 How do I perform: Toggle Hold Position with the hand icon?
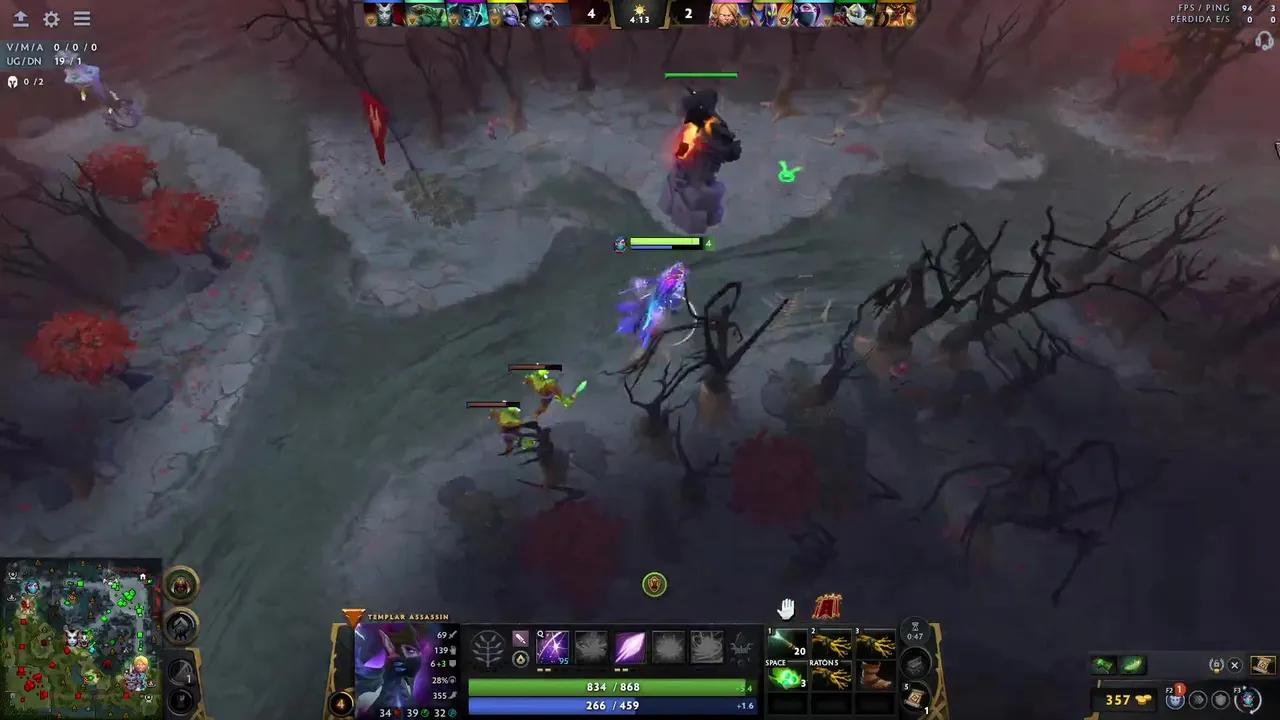click(x=787, y=607)
